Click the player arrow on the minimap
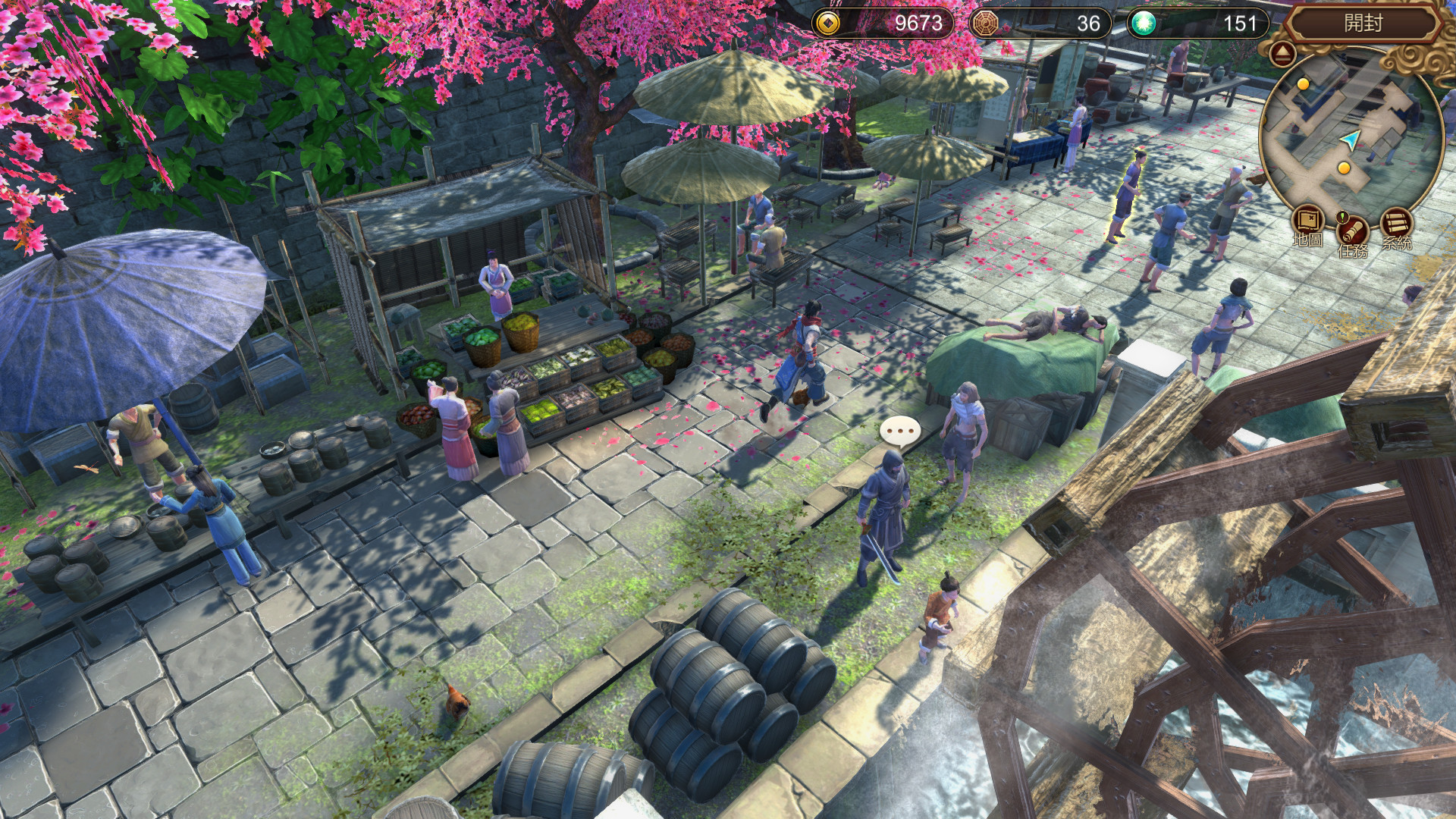 [x=1350, y=139]
